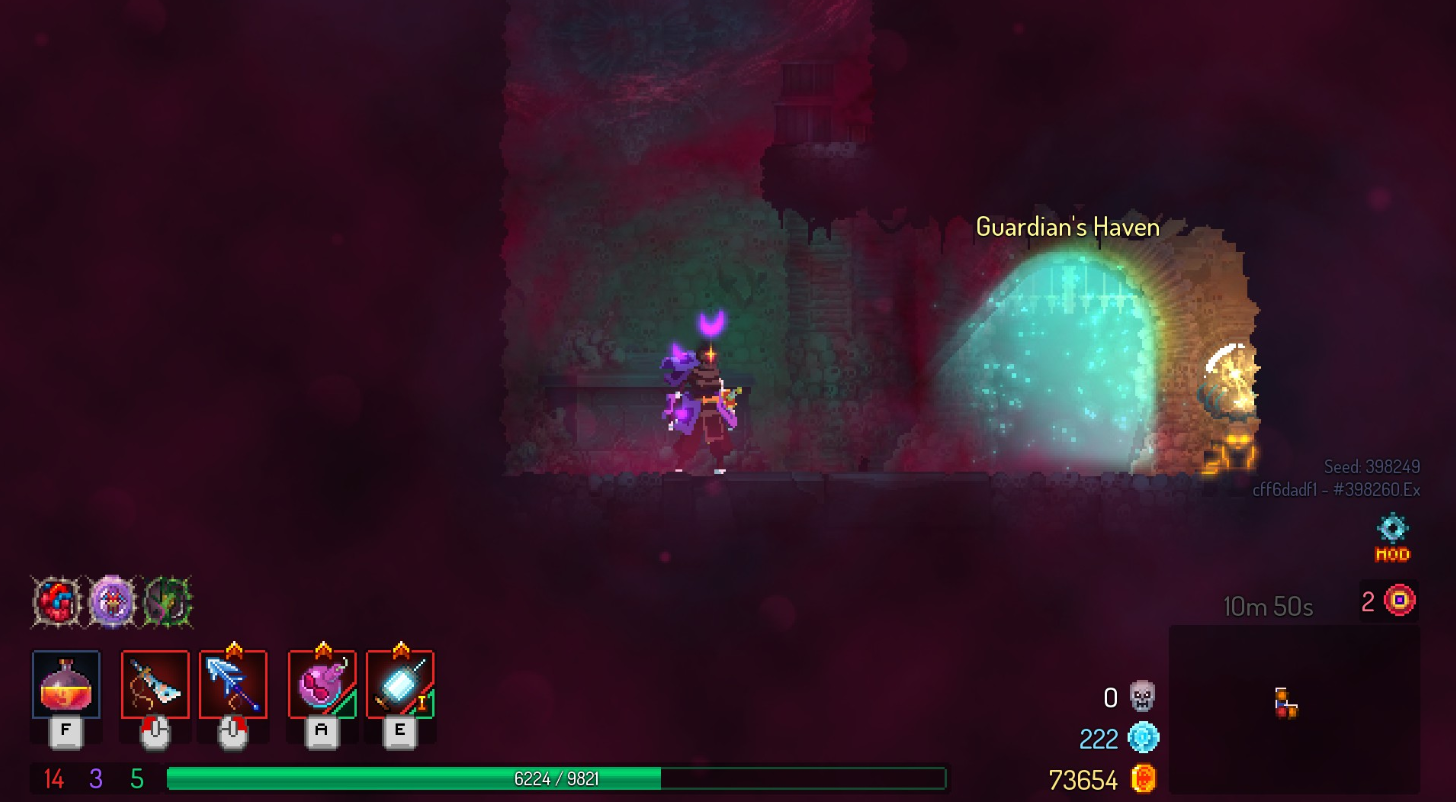Click the first mutation heart icon
This screenshot has width=1456, height=802.
click(57, 603)
